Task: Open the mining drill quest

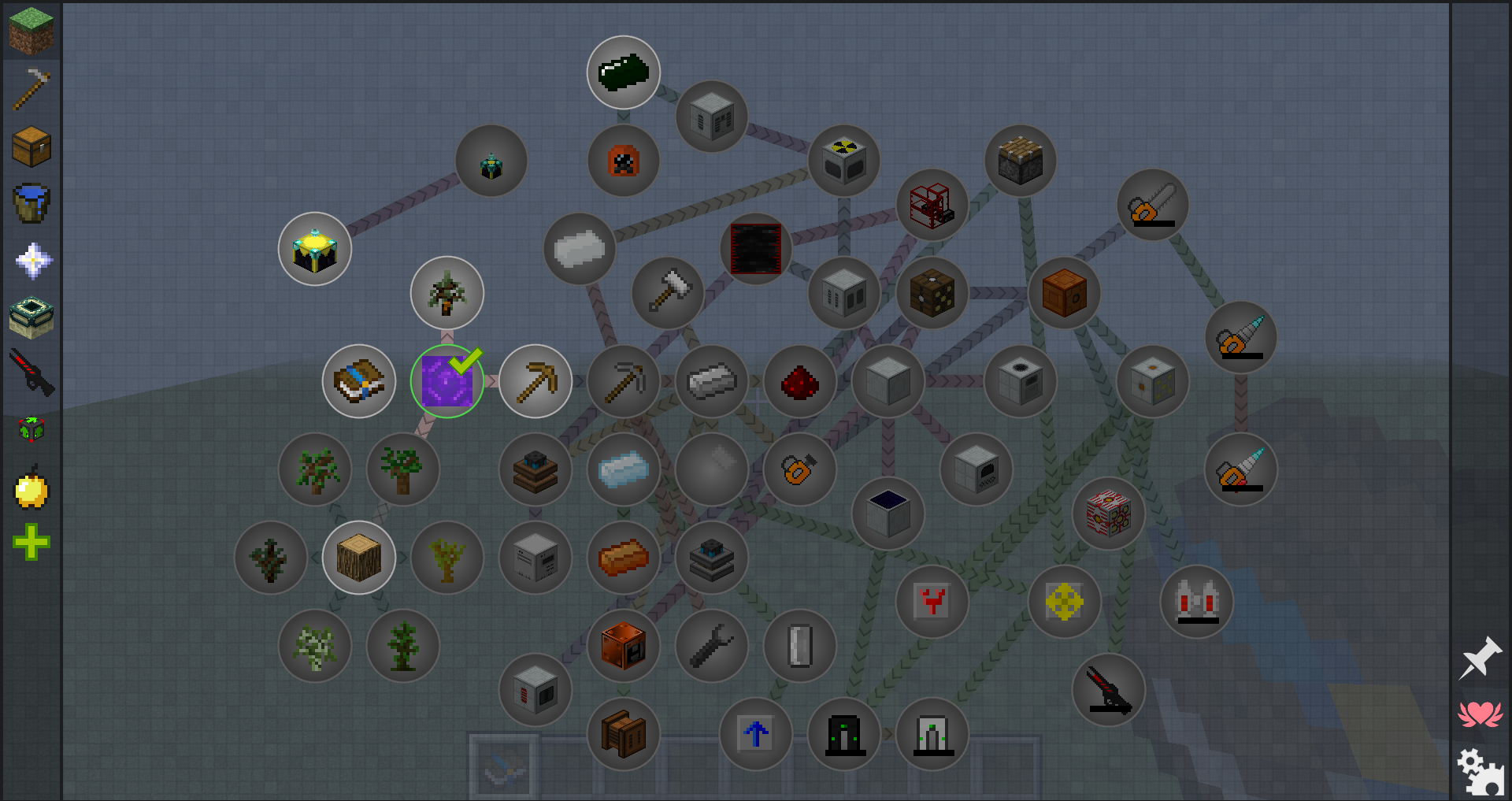Action: pyautogui.click(x=1242, y=337)
